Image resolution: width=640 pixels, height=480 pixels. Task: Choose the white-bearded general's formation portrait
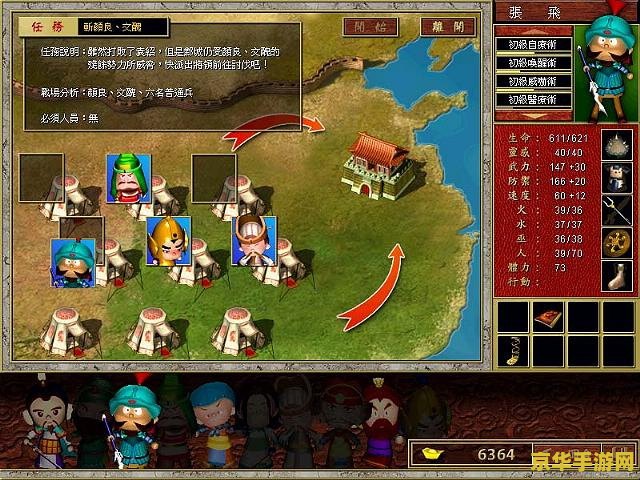[x=253, y=241]
